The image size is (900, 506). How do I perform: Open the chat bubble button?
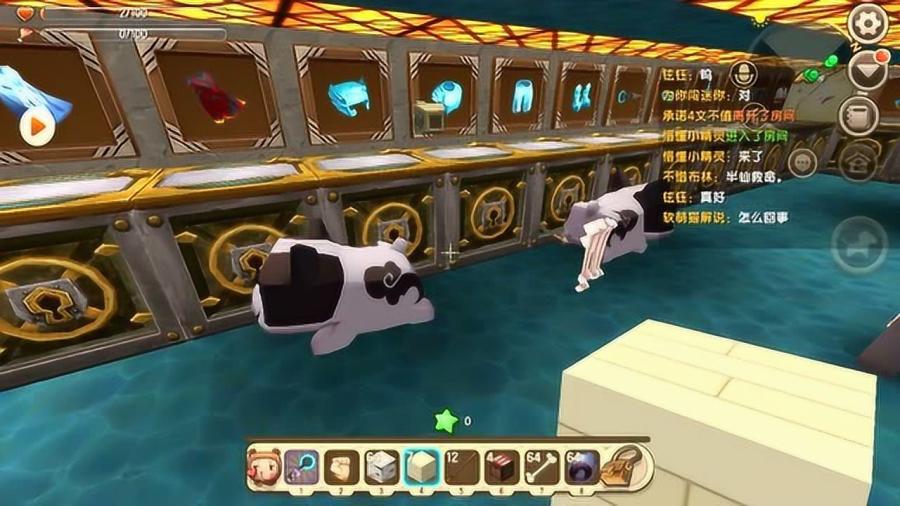click(803, 161)
